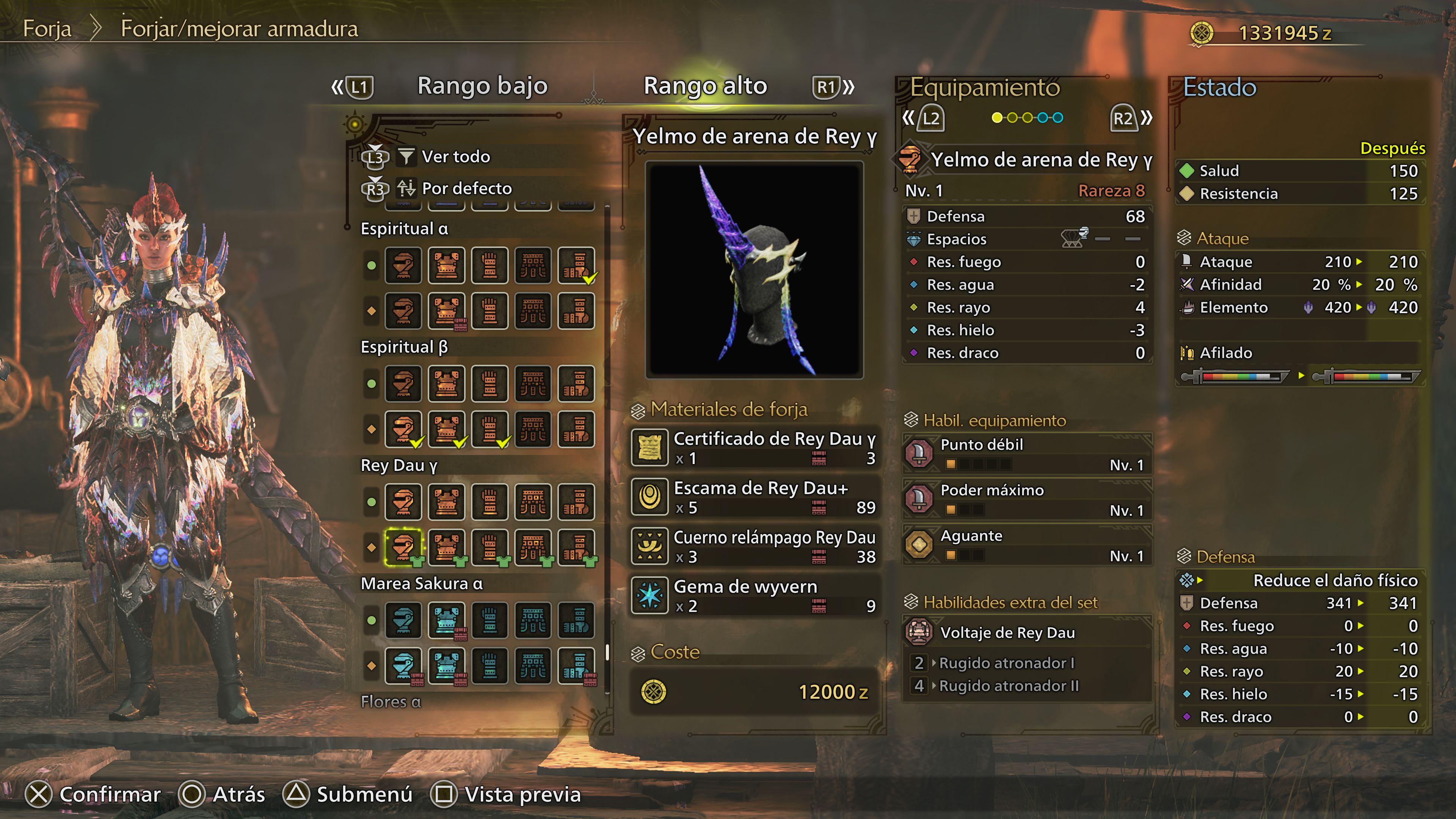Select the Rango alto tab
Viewport: 1456px width, 819px height.
click(x=705, y=86)
